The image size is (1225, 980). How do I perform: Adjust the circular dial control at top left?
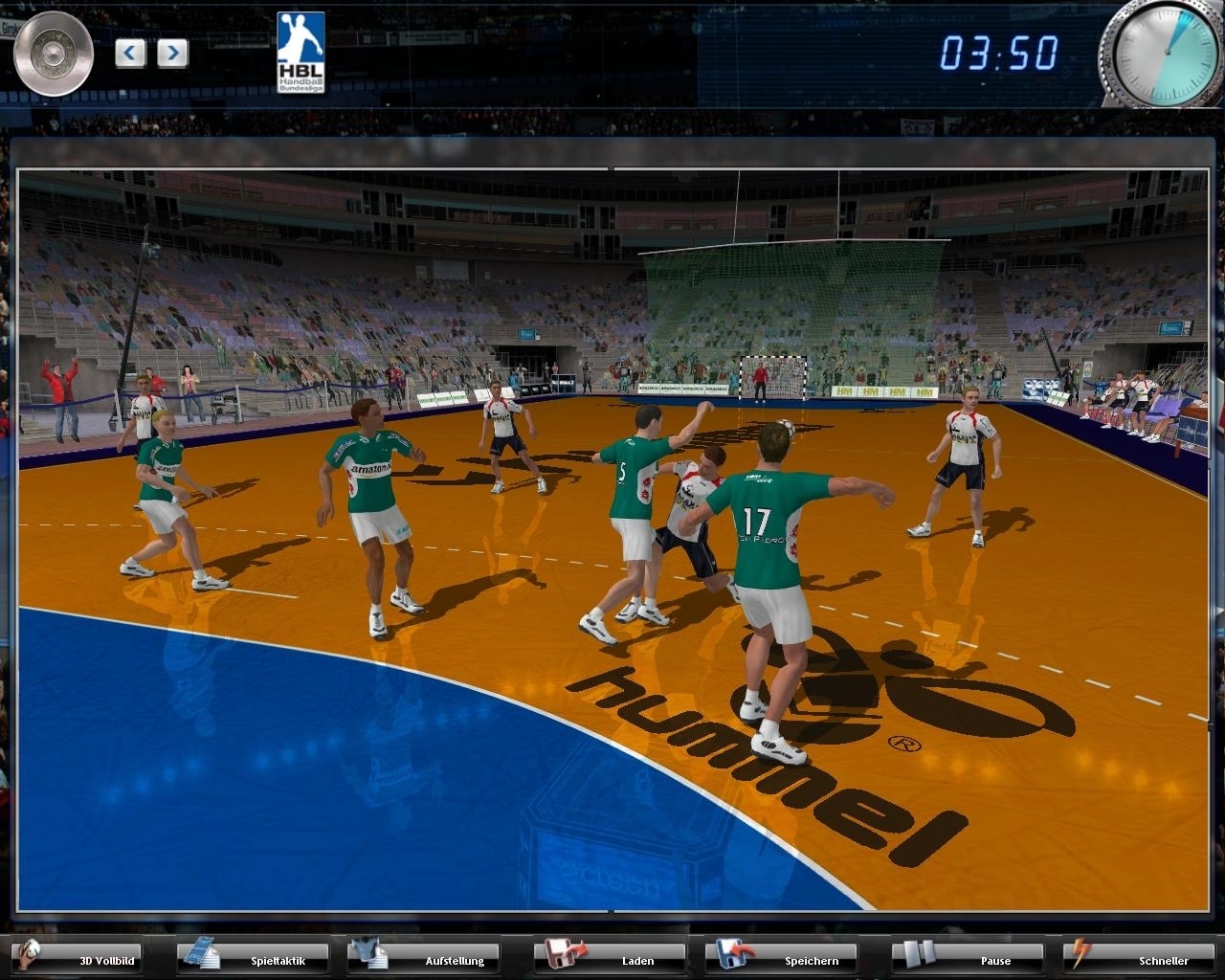tap(53, 53)
